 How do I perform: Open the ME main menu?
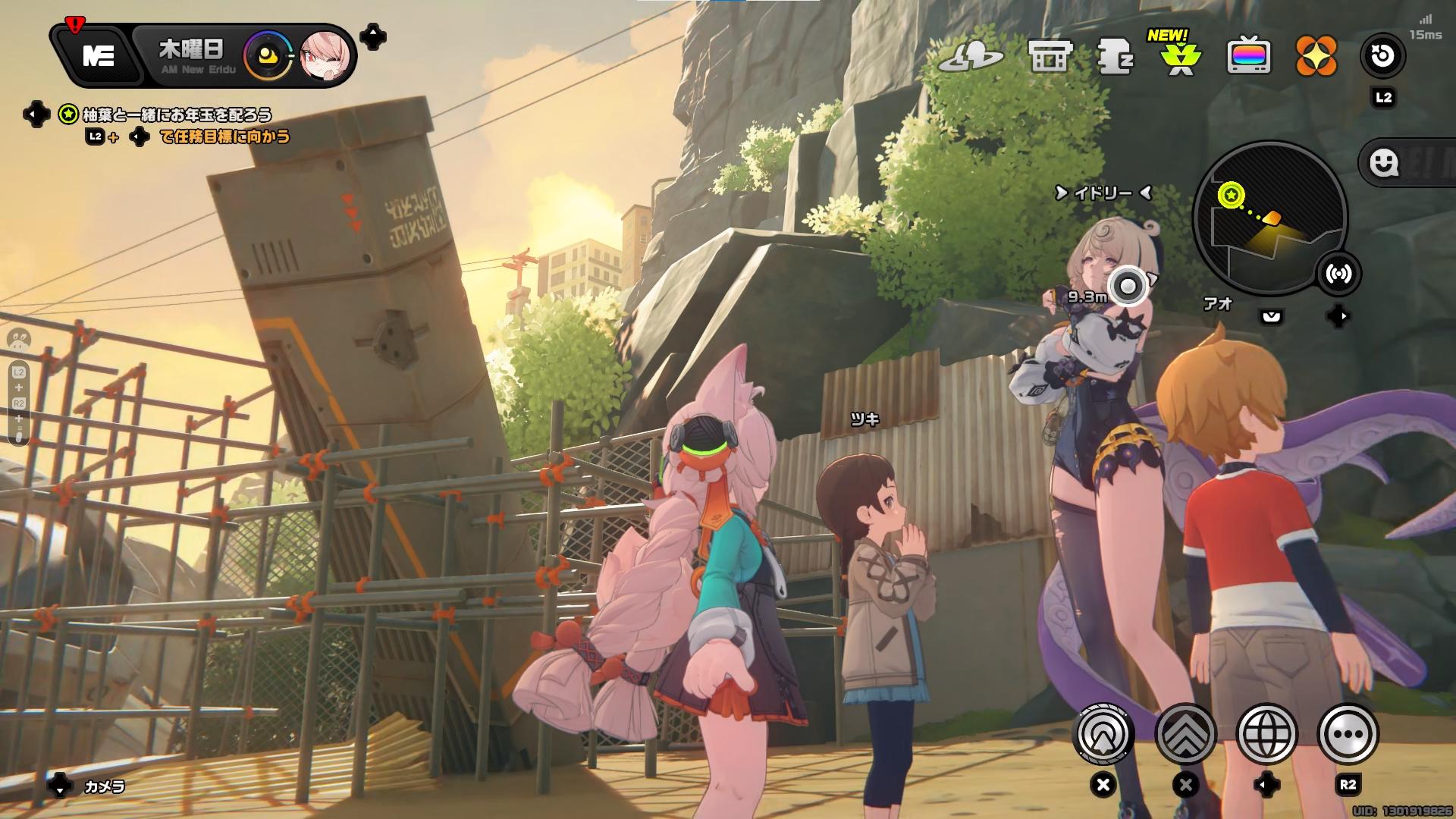pyautogui.click(x=98, y=56)
